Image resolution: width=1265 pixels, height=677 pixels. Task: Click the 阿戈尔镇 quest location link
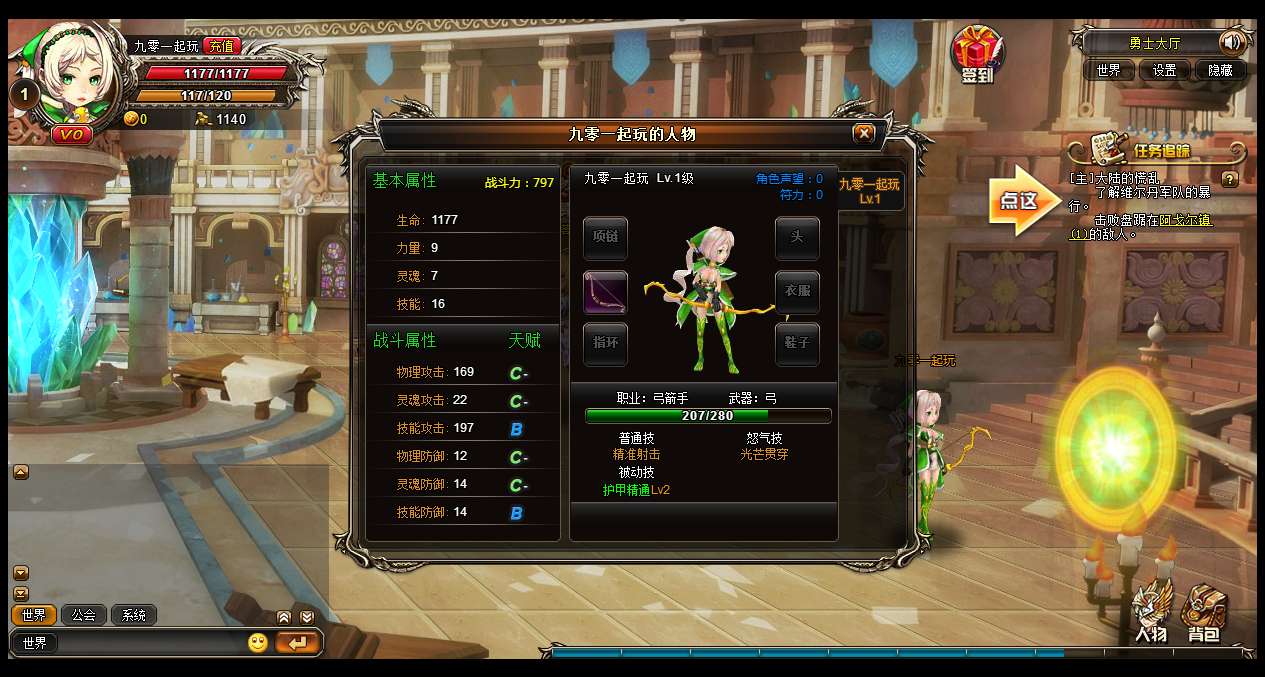[x=1185, y=220]
